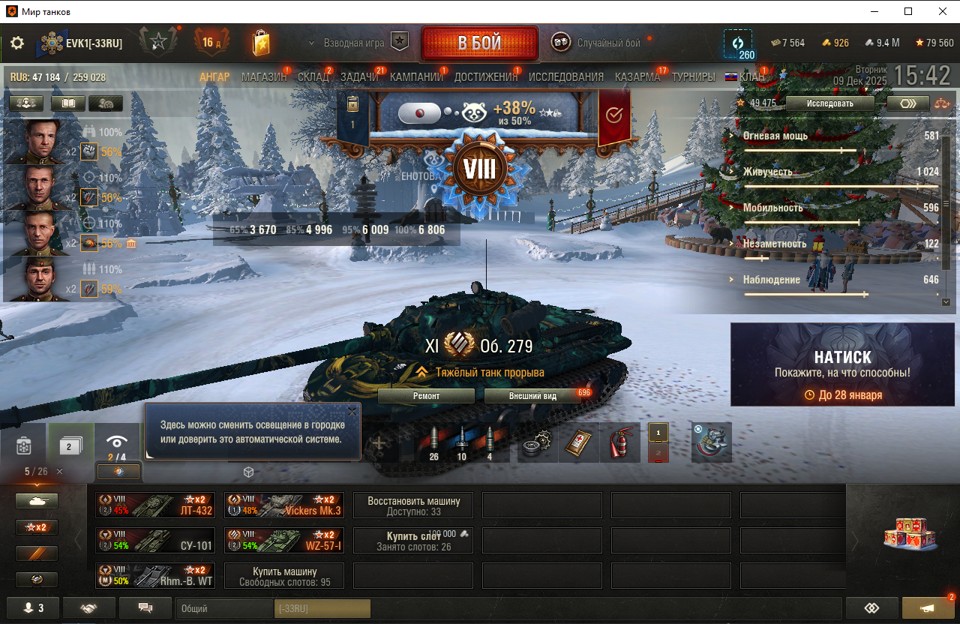Viewport: 960px width, 624px height.
Task: Go to the ЗАДАЧИ tab
Action: pyautogui.click(x=359, y=77)
